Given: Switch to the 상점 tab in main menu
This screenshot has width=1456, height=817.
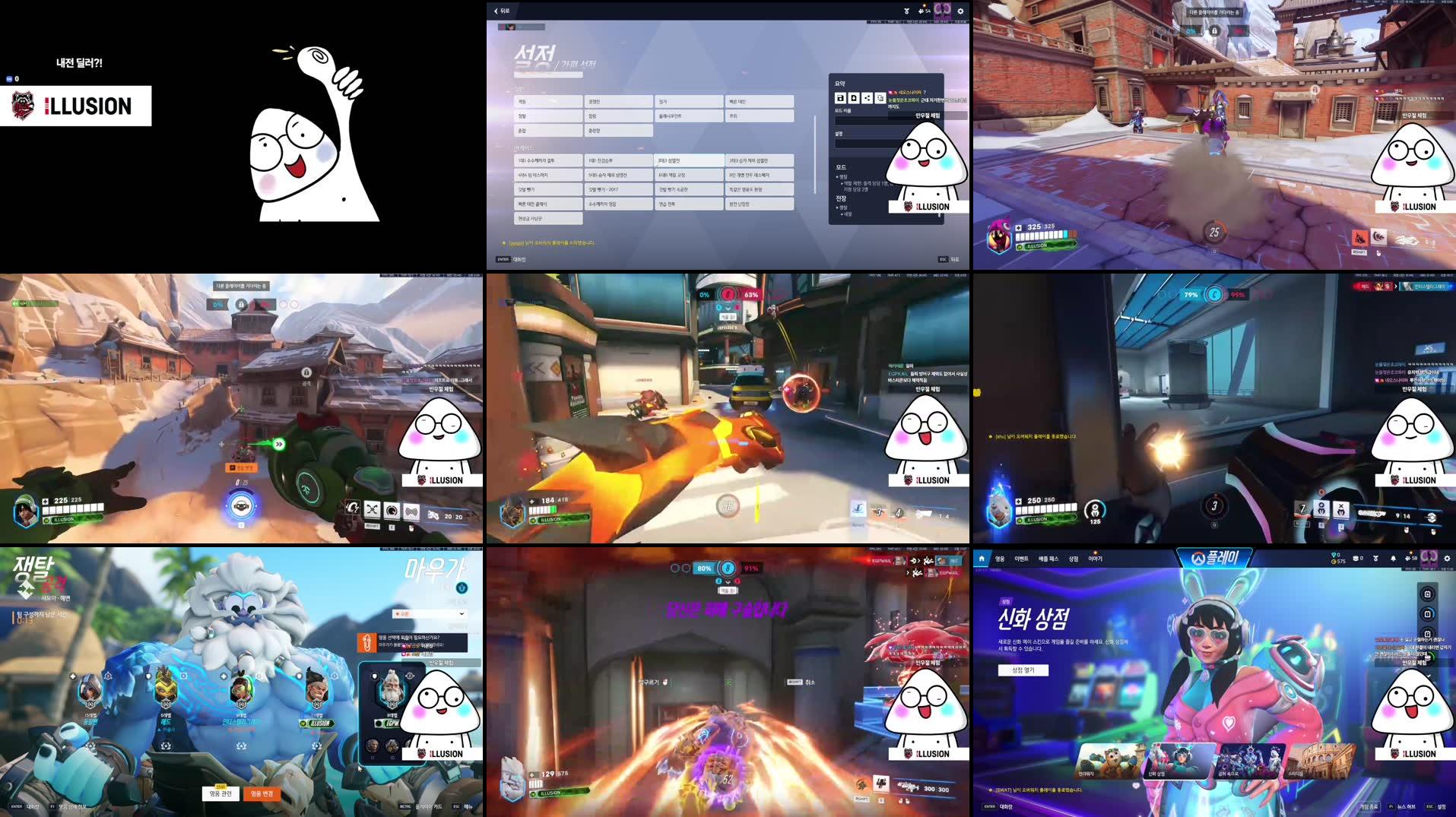Looking at the screenshot, I should [1074, 559].
